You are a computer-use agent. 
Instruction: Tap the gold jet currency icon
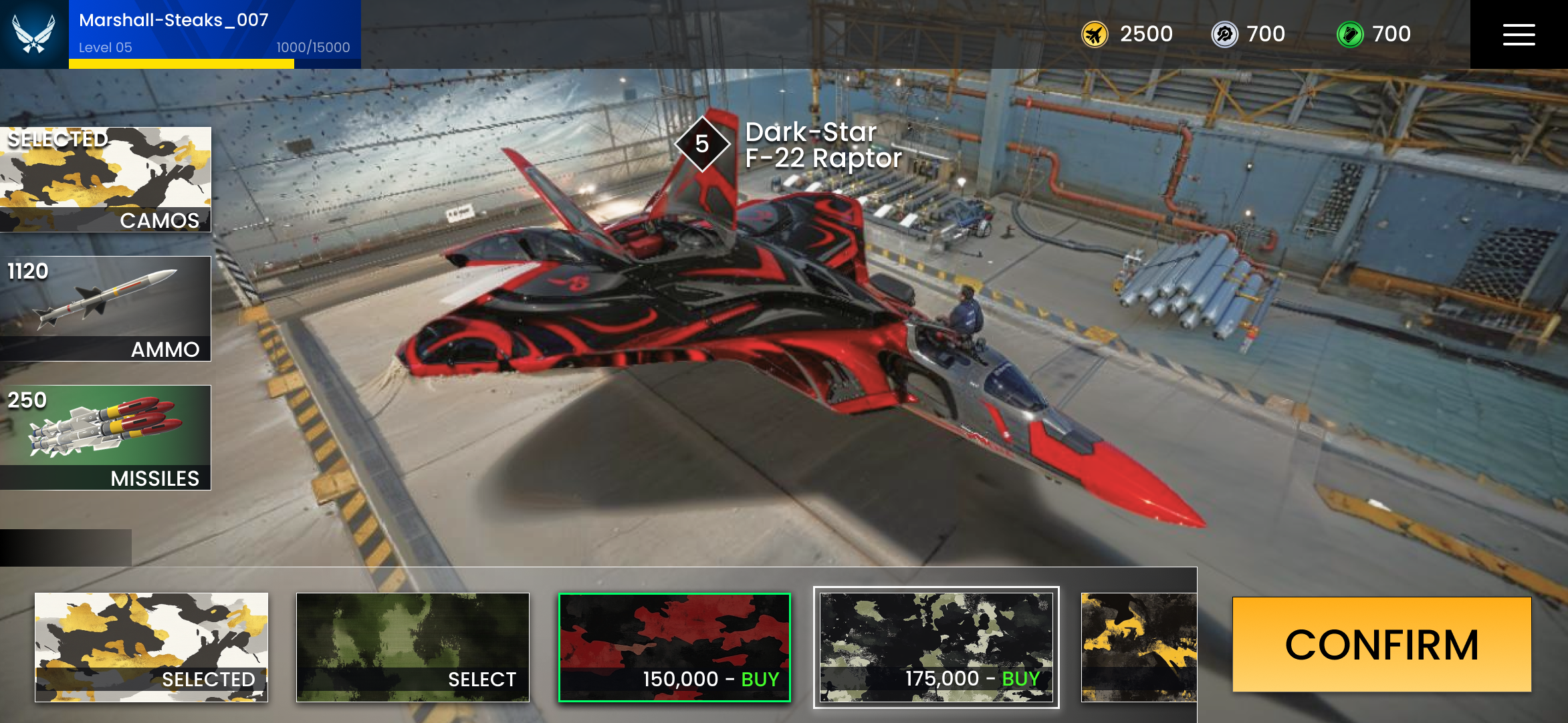click(1095, 34)
